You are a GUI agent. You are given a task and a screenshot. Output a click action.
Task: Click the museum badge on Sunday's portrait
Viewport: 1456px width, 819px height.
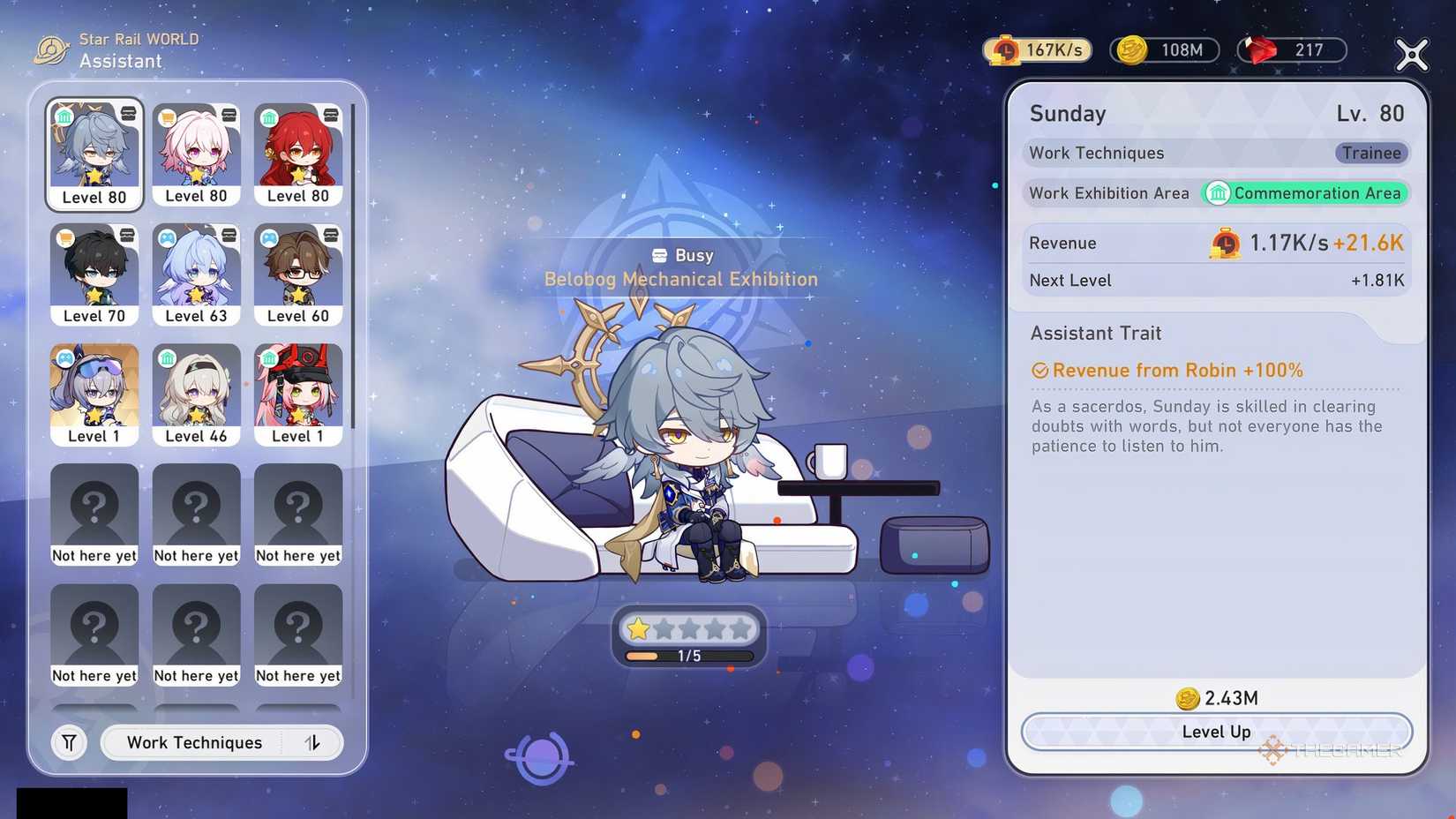click(64, 116)
